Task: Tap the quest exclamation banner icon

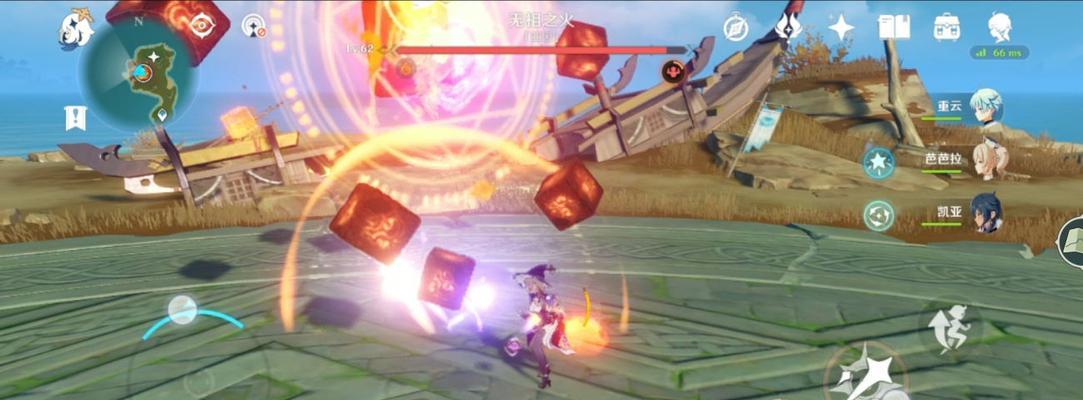Action: pyautogui.click(x=75, y=117)
